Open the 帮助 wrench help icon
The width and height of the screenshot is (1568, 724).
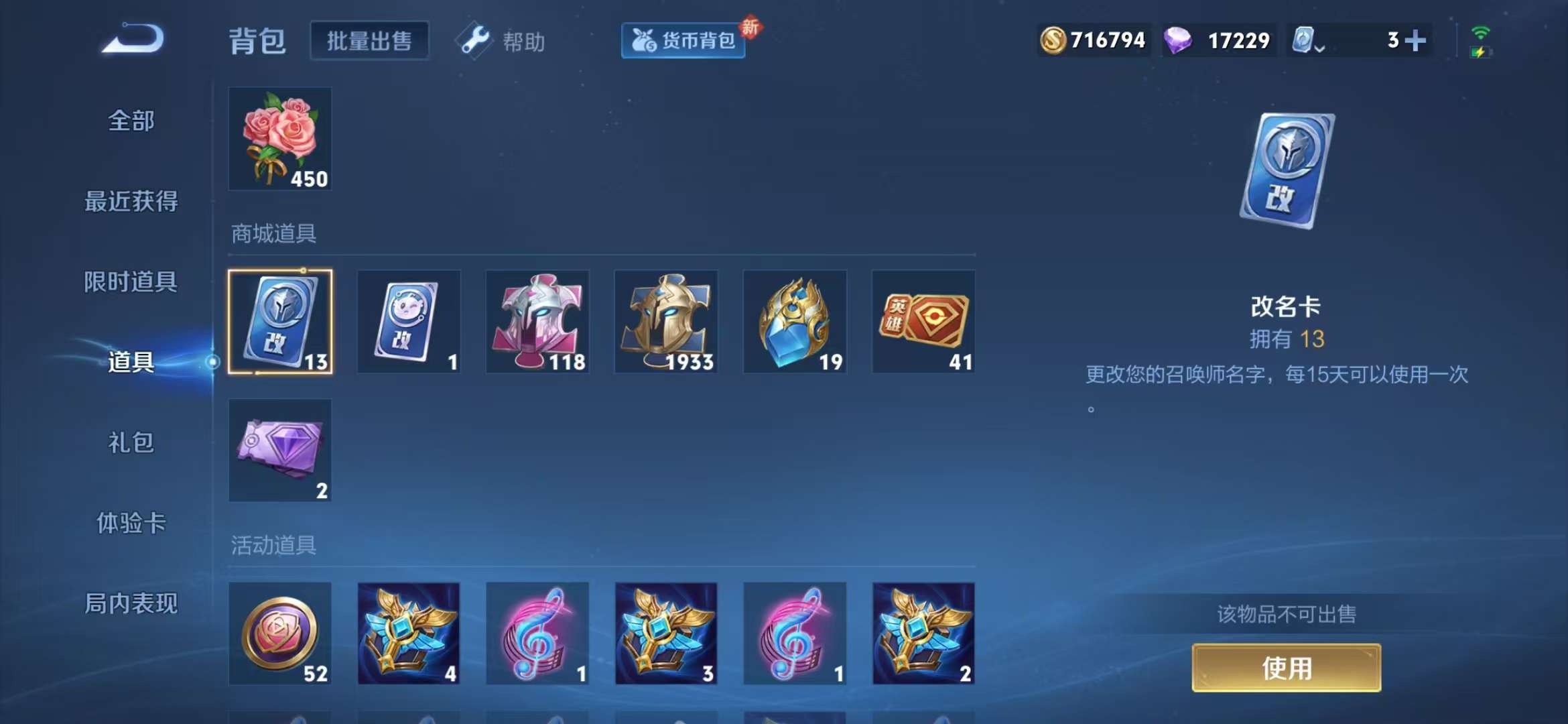[x=477, y=40]
